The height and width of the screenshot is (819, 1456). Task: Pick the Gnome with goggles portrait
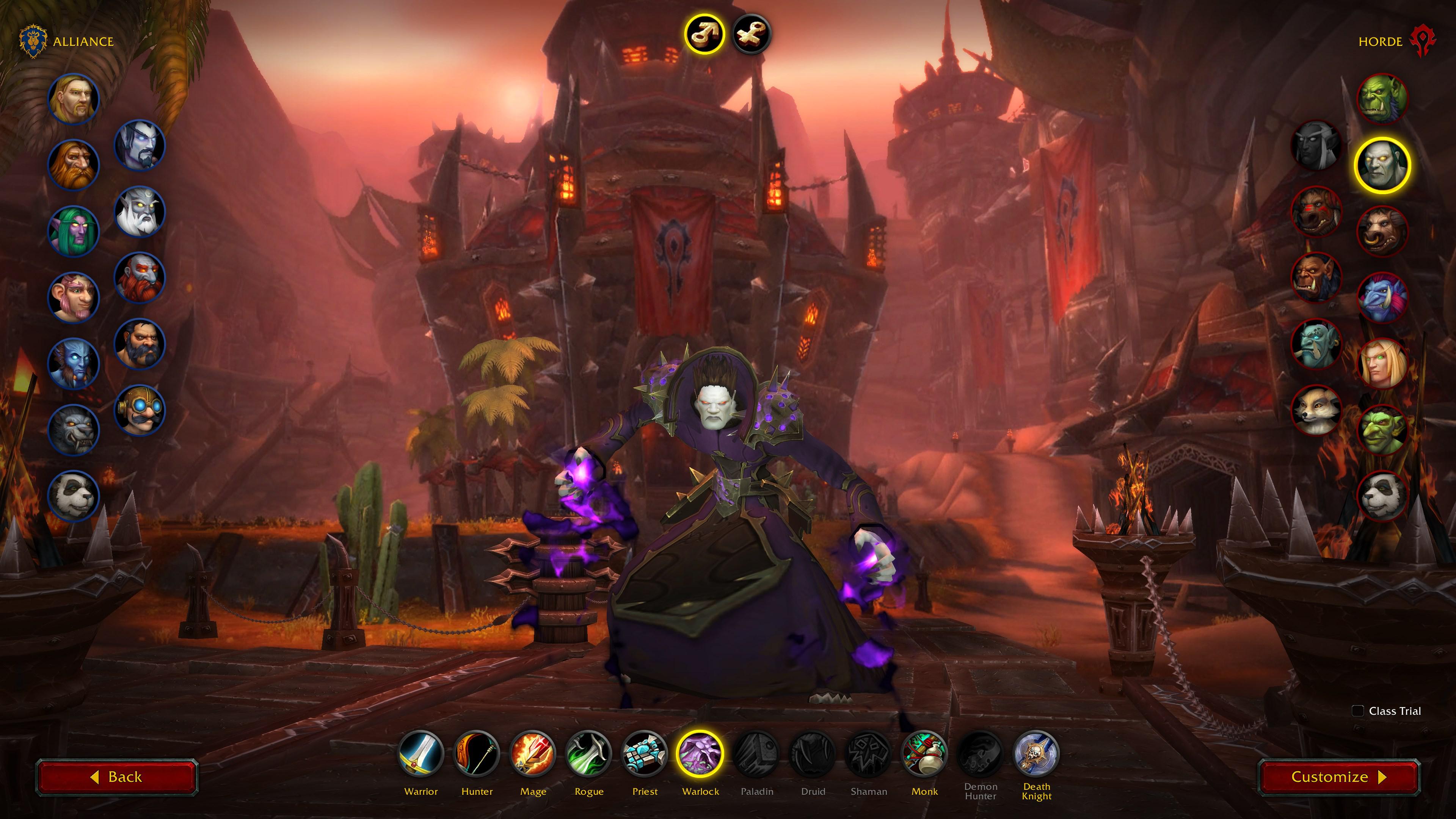click(140, 410)
